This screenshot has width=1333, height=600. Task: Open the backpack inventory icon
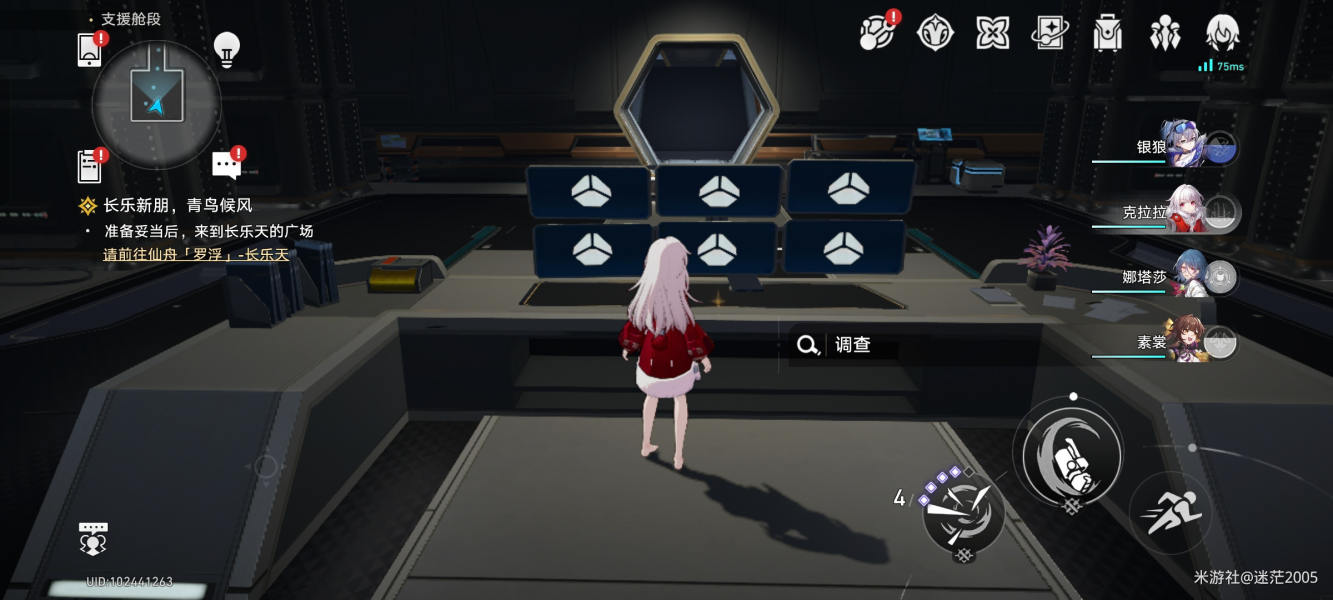point(1107,33)
